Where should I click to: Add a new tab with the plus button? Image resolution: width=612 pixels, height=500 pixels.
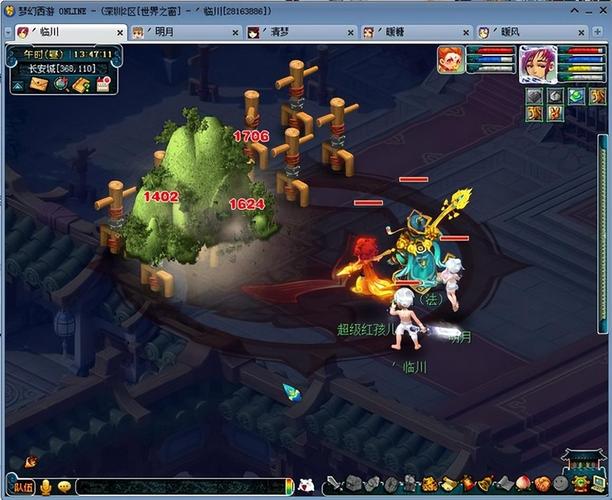click(x=598, y=32)
